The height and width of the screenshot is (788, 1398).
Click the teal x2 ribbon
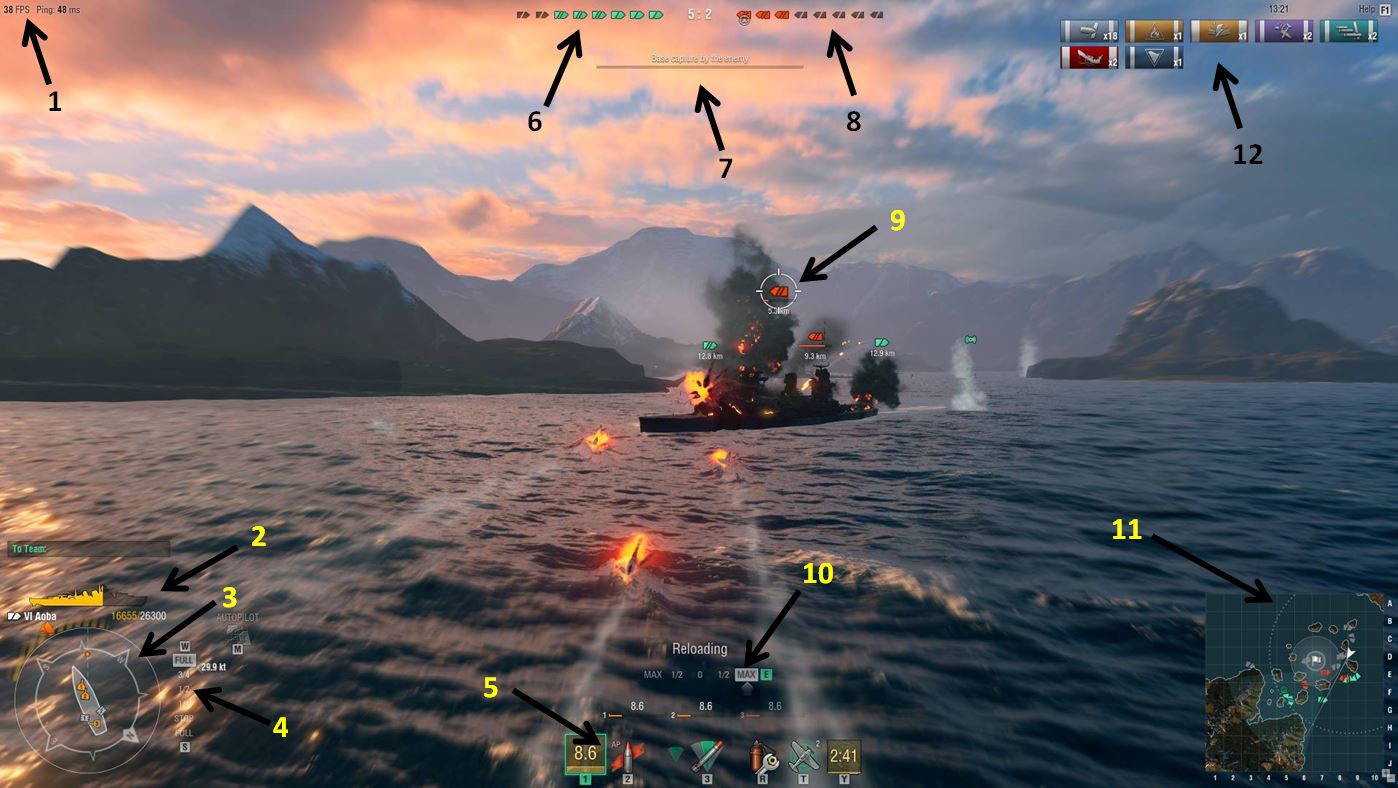coord(1349,32)
